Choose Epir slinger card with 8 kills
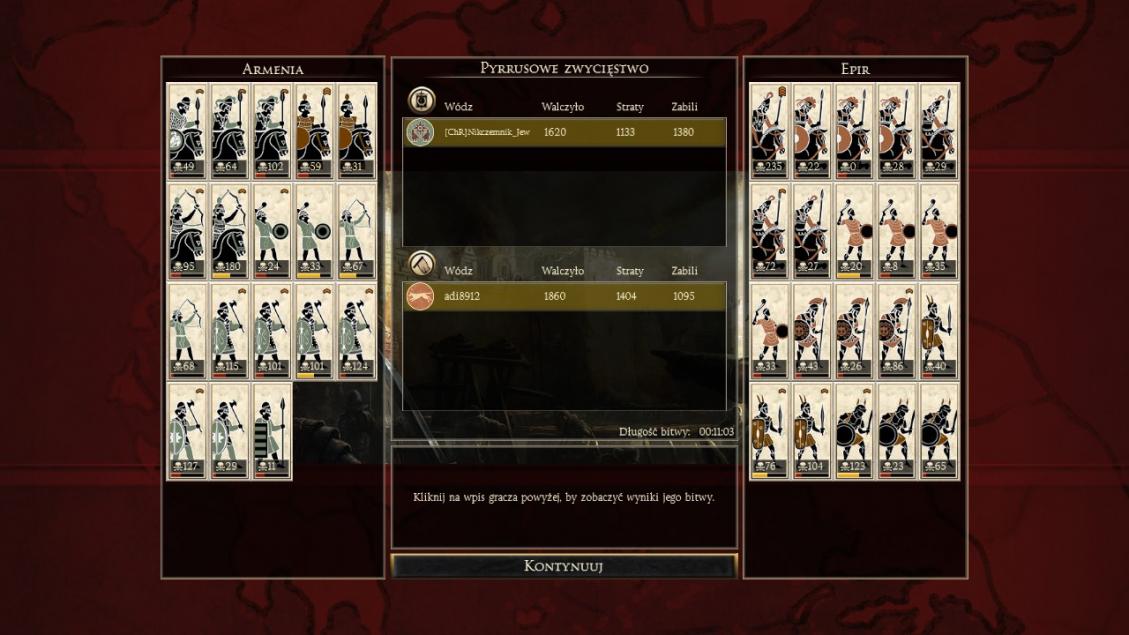The width and height of the screenshot is (1129, 635). point(896,231)
